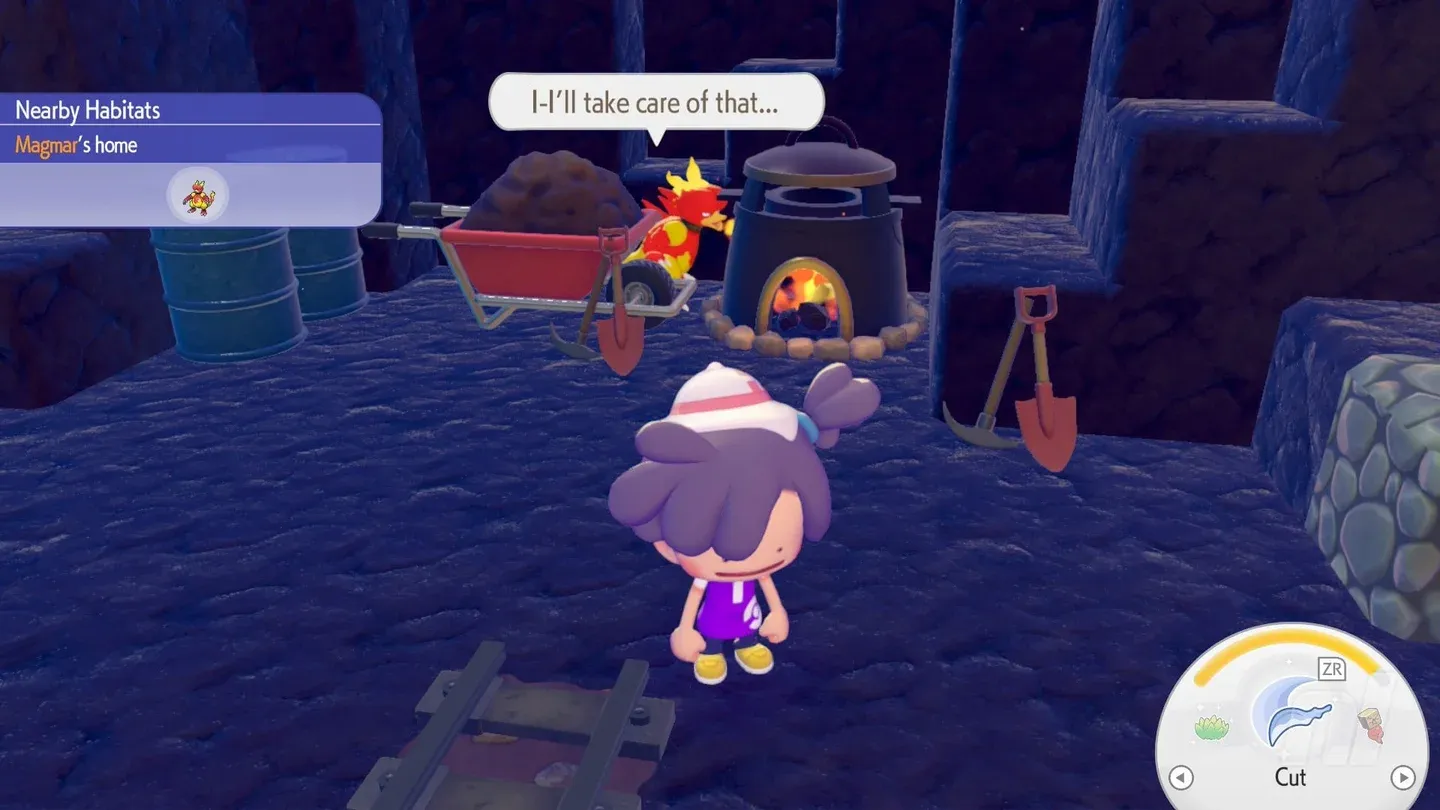The height and width of the screenshot is (810, 1440).
Task: Click the left arrow to cycle tools
Action: (1181, 777)
